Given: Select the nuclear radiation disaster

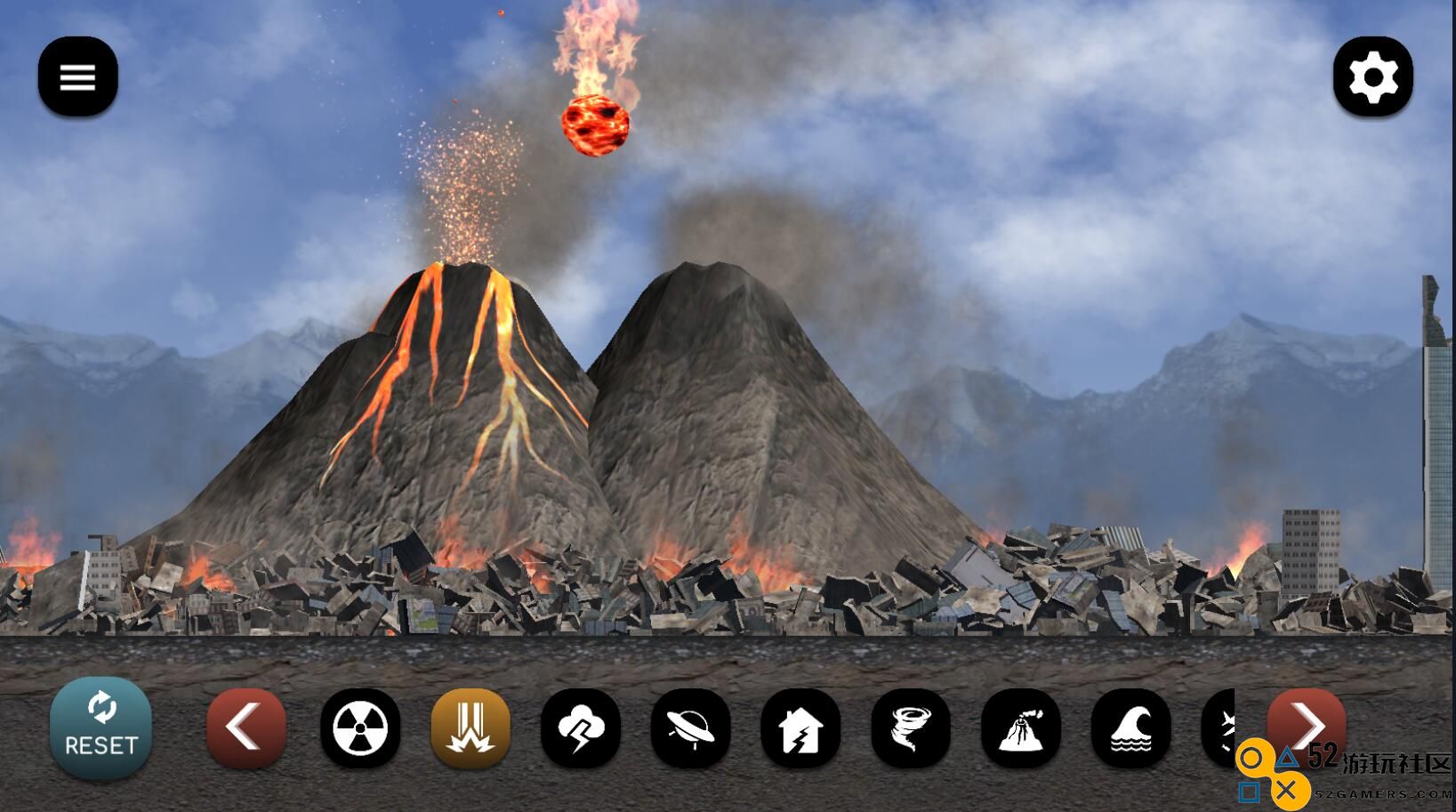Looking at the screenshot, I should pyautogui.click(x=360, y=728).
